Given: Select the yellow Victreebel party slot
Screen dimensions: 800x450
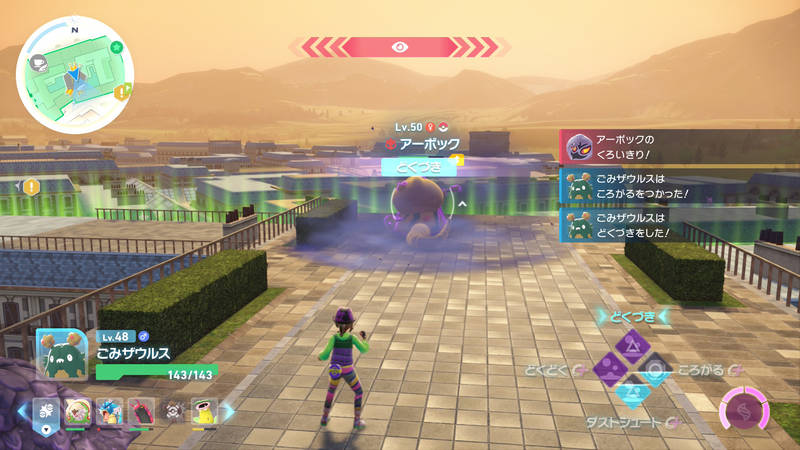Looking at the screenshot, I should click(x=204, y=411).
